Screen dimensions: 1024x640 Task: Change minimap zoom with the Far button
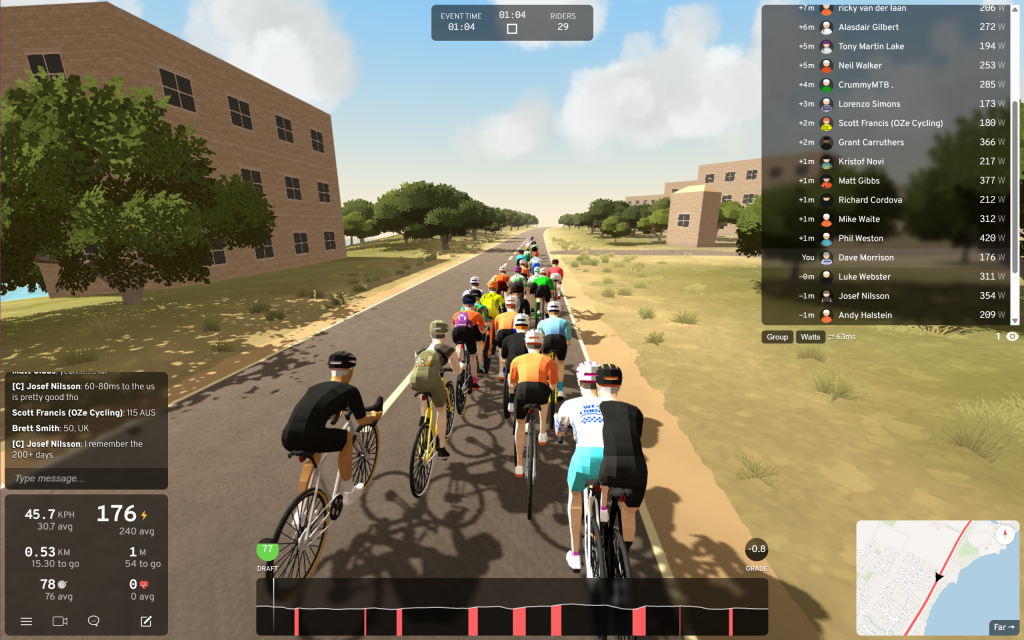point(1003,627)
